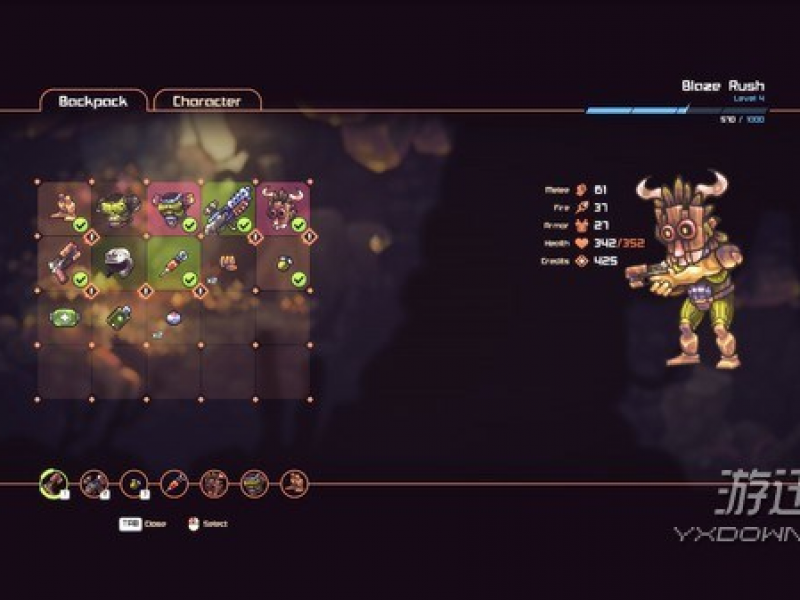Pick the white helmet in the backpack
The image size is (800, 600).
tap(119, 263)
